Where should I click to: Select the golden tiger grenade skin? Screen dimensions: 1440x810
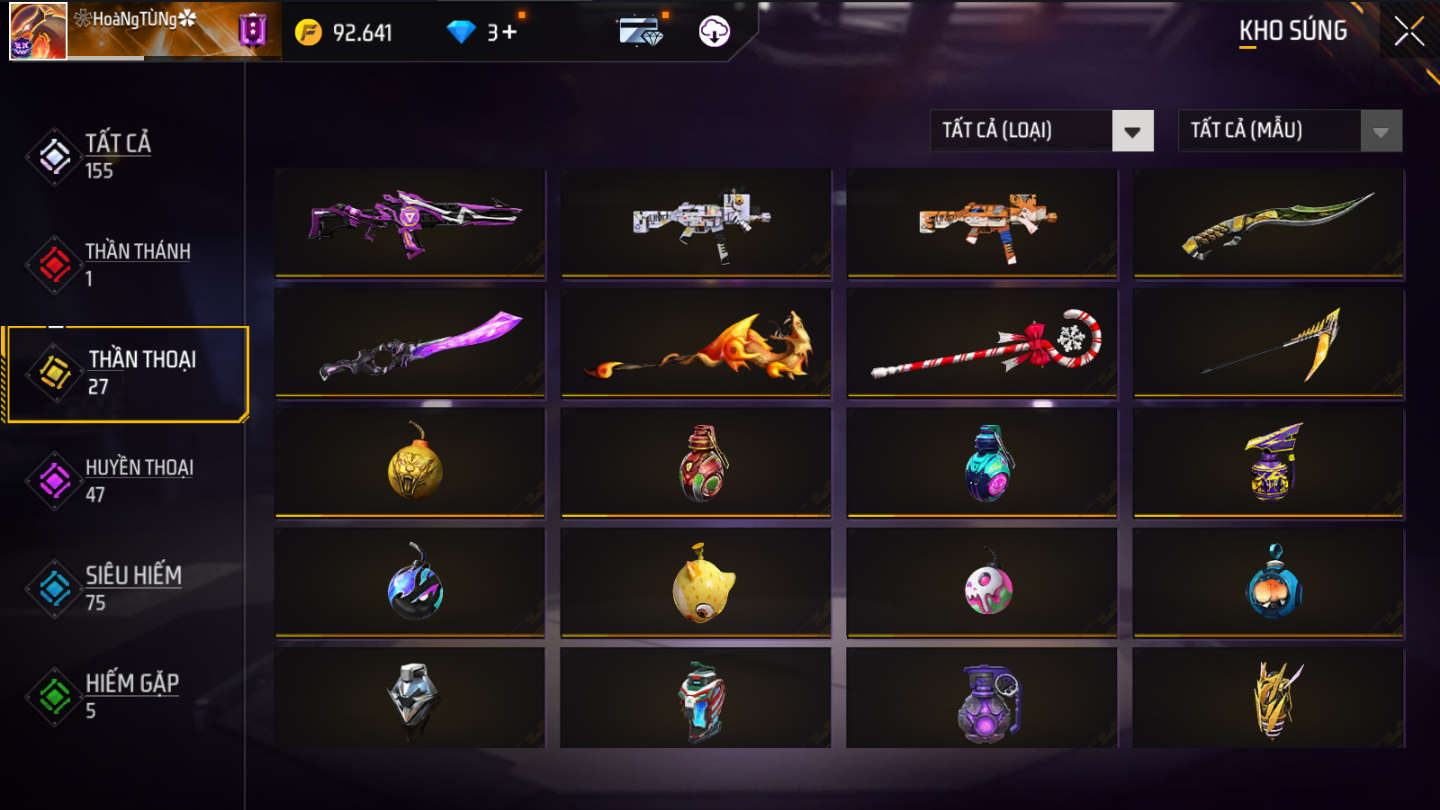pyautogui.click(x=410, y=462)
